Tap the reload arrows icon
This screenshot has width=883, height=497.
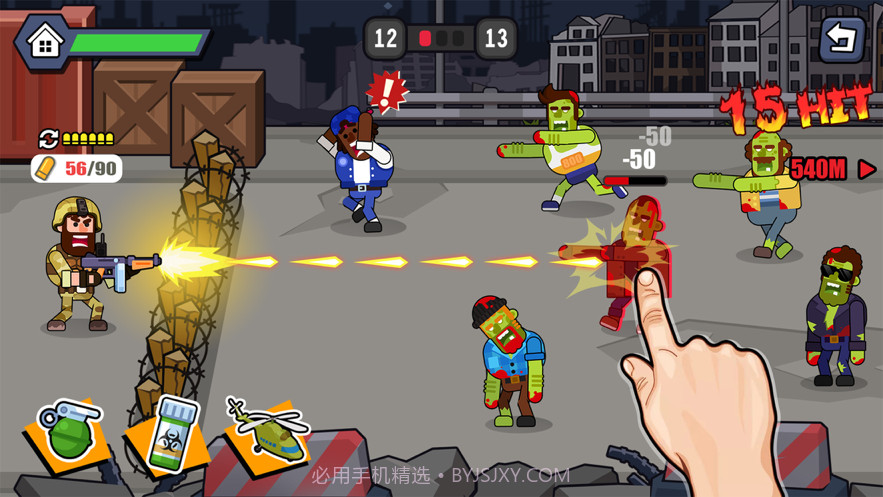point(48,138)
